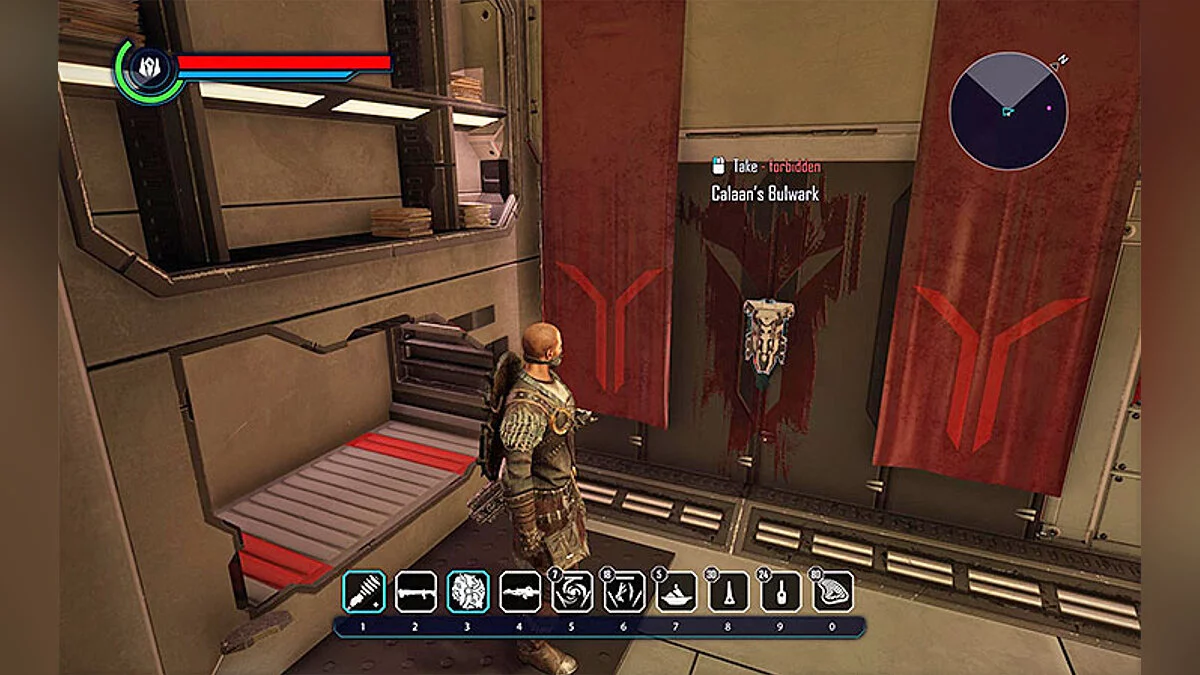The image size is (1200, 675).
Task: Use the flask item in slot 8
Action: pyautogui.click(x=728, y=591)
